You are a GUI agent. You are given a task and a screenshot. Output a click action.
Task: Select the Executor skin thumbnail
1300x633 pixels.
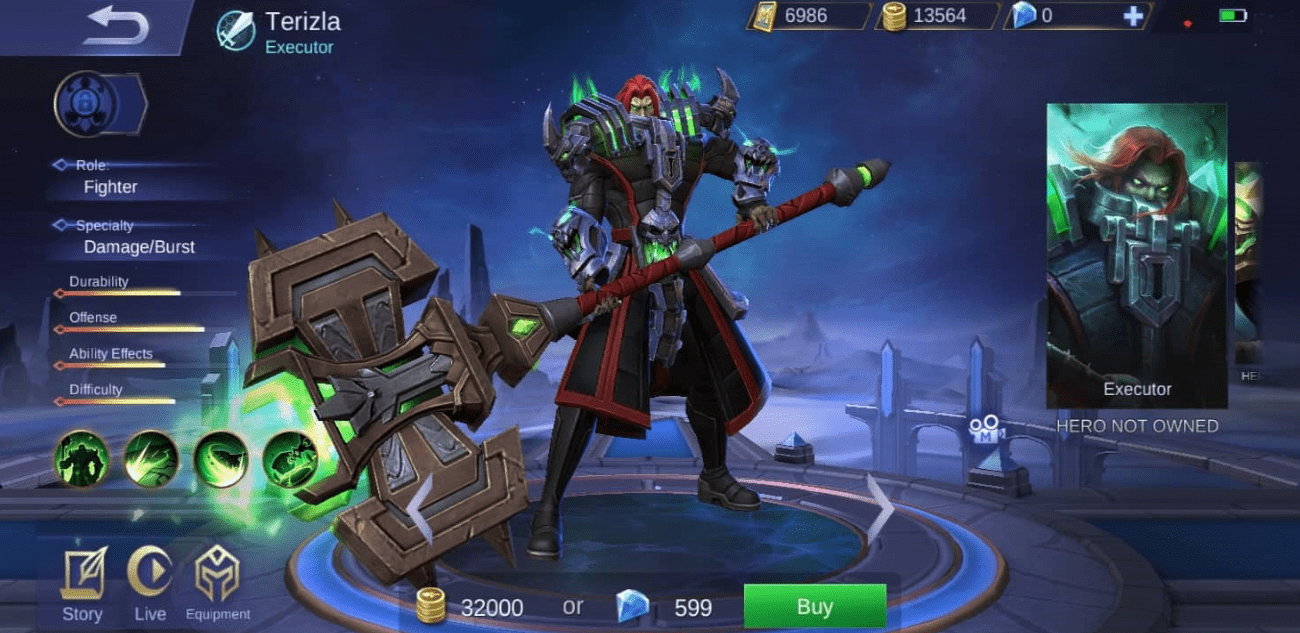coord(1136,256)
